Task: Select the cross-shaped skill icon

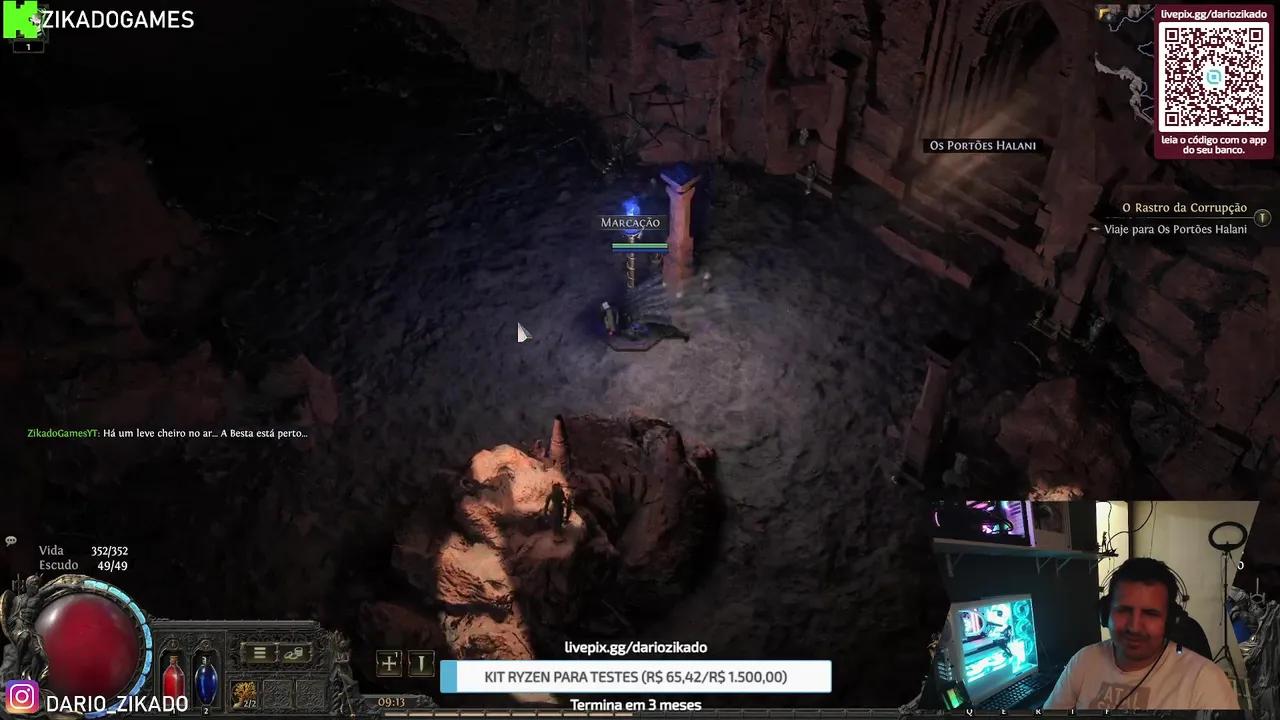Action: pyautogui.click(x=389, y=663)
